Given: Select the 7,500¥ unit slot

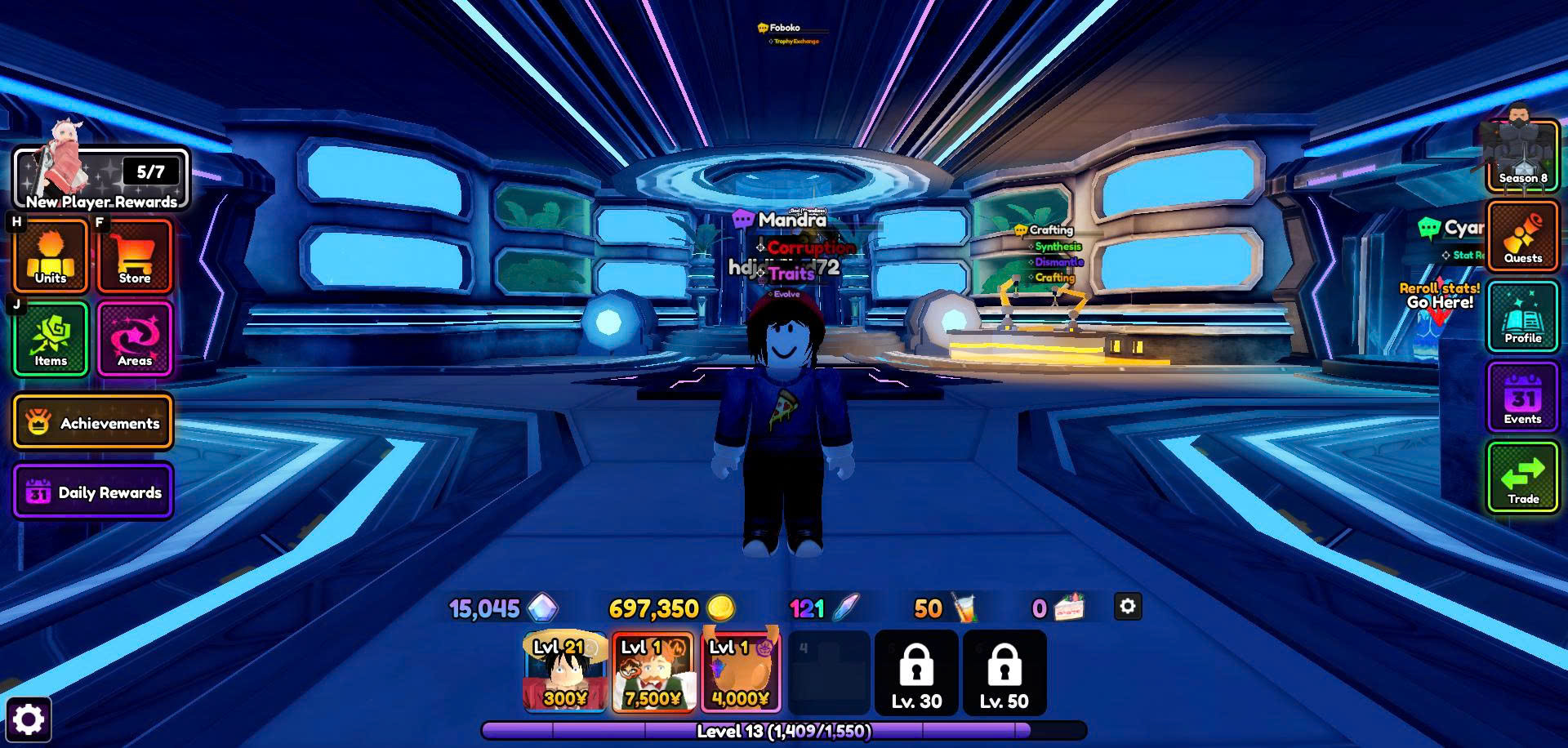Looking at the screenshot, I should (x=653, y=673).
